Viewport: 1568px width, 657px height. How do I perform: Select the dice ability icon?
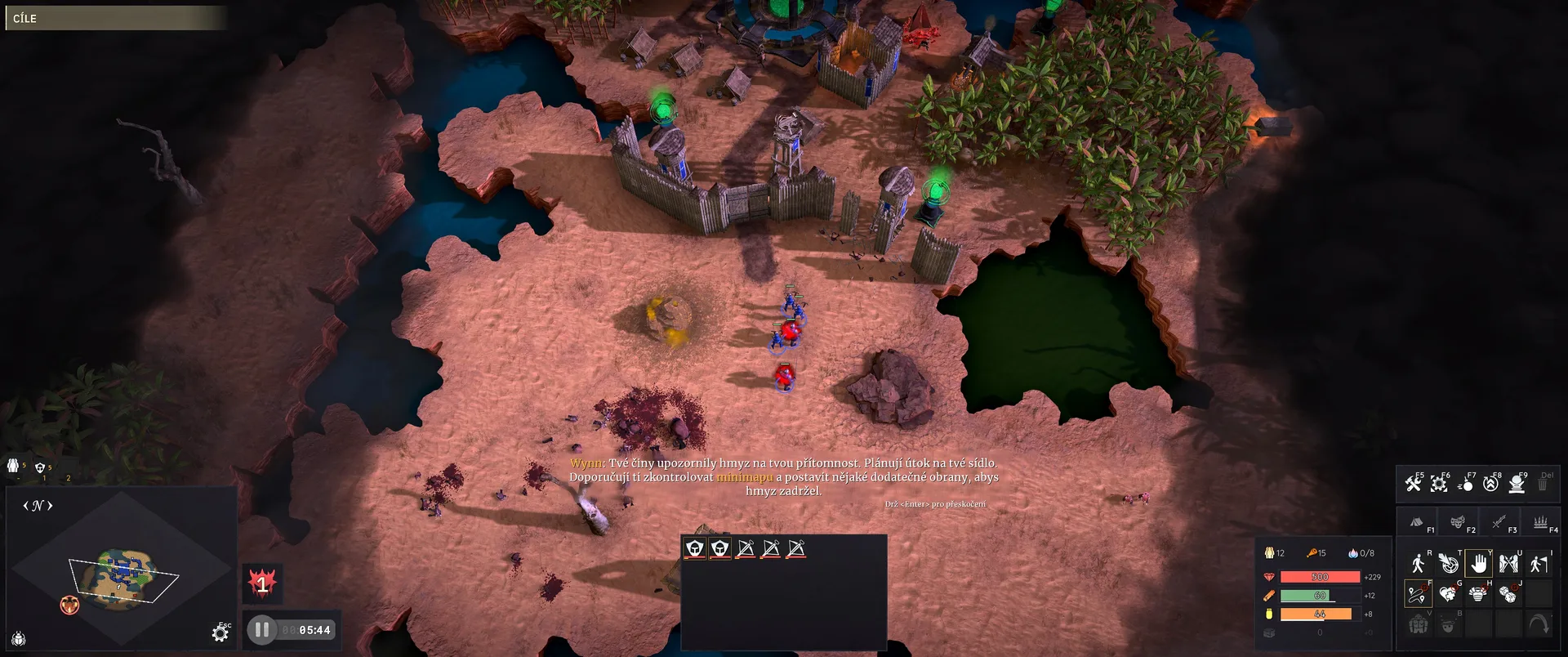[1508, 594]
